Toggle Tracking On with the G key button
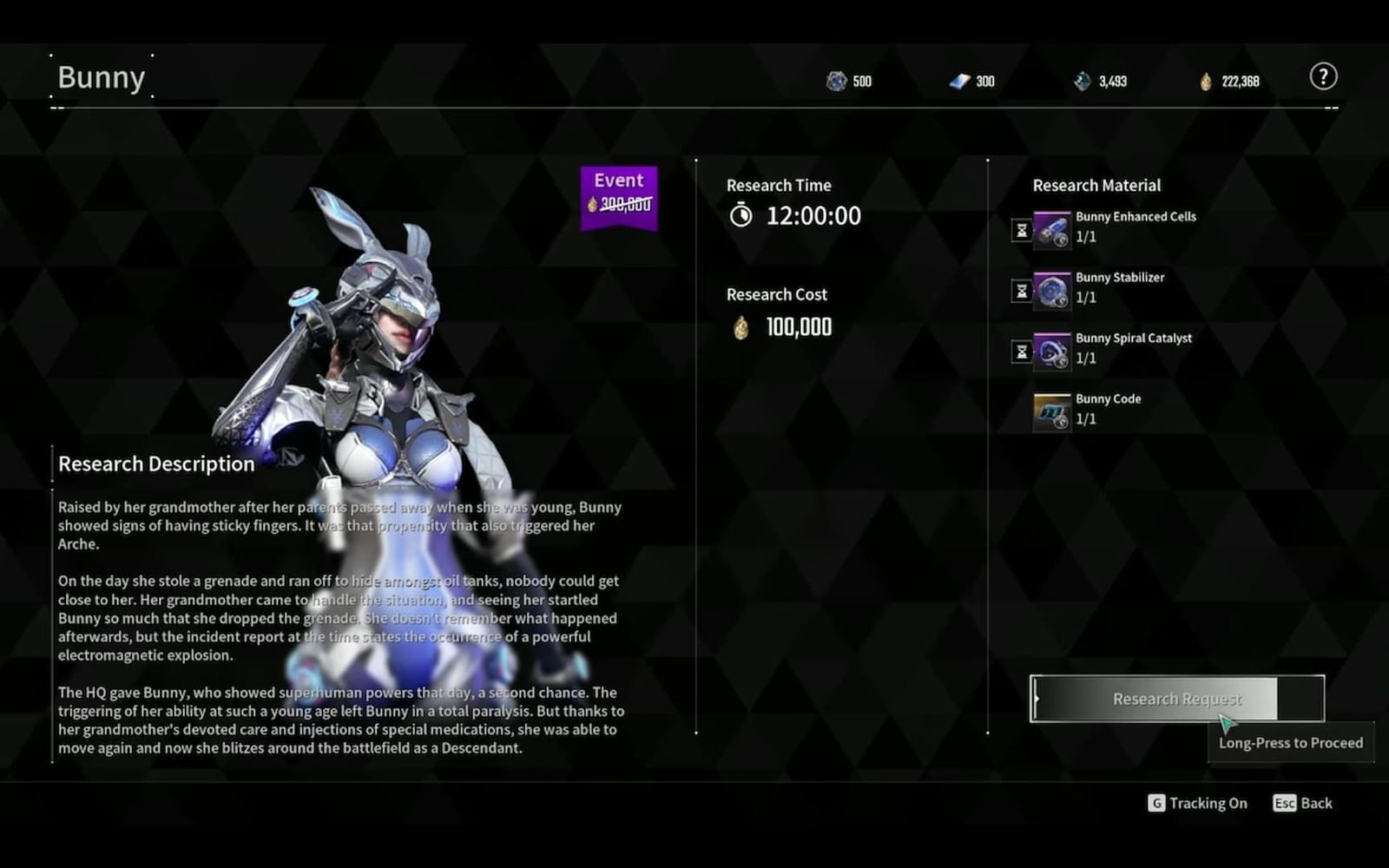The height and width of the screenshot is (868, 1389). click(x=1198, y=803)
